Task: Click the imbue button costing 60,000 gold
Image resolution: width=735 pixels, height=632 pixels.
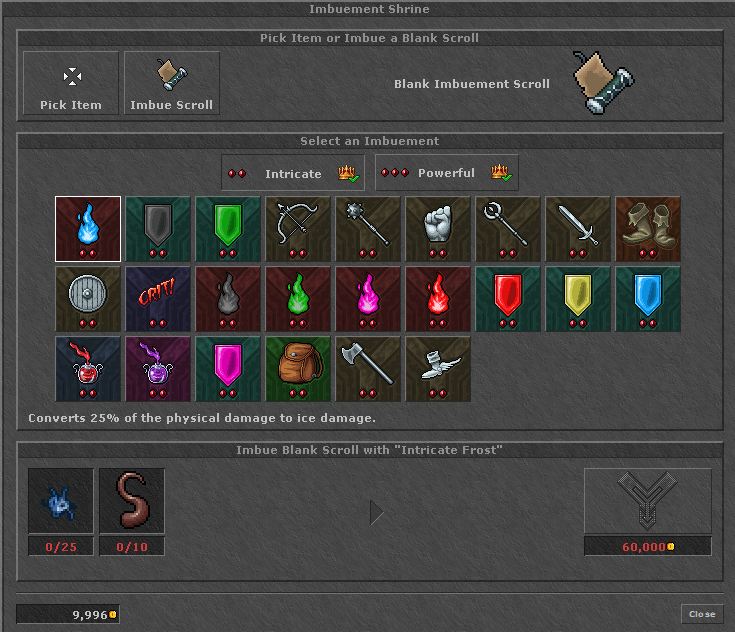Action: coord(647,501)
